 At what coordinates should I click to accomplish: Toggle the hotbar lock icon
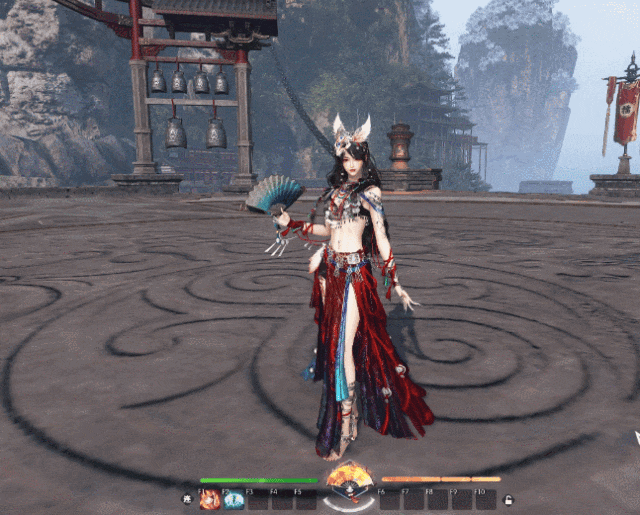tap(508, 499)
